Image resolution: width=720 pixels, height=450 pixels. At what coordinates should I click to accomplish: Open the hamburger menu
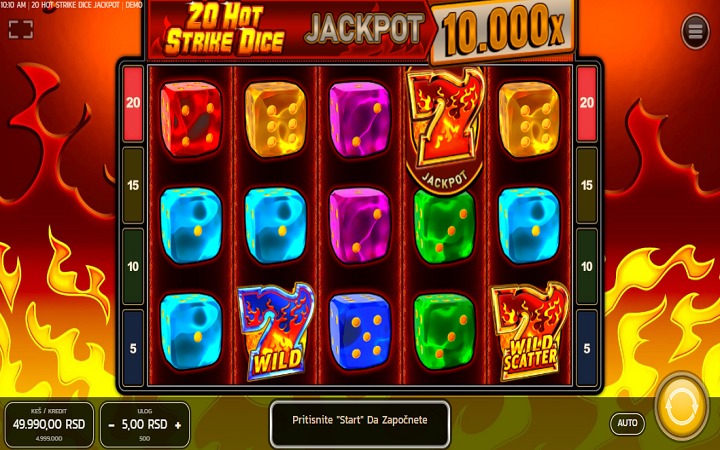695,32
